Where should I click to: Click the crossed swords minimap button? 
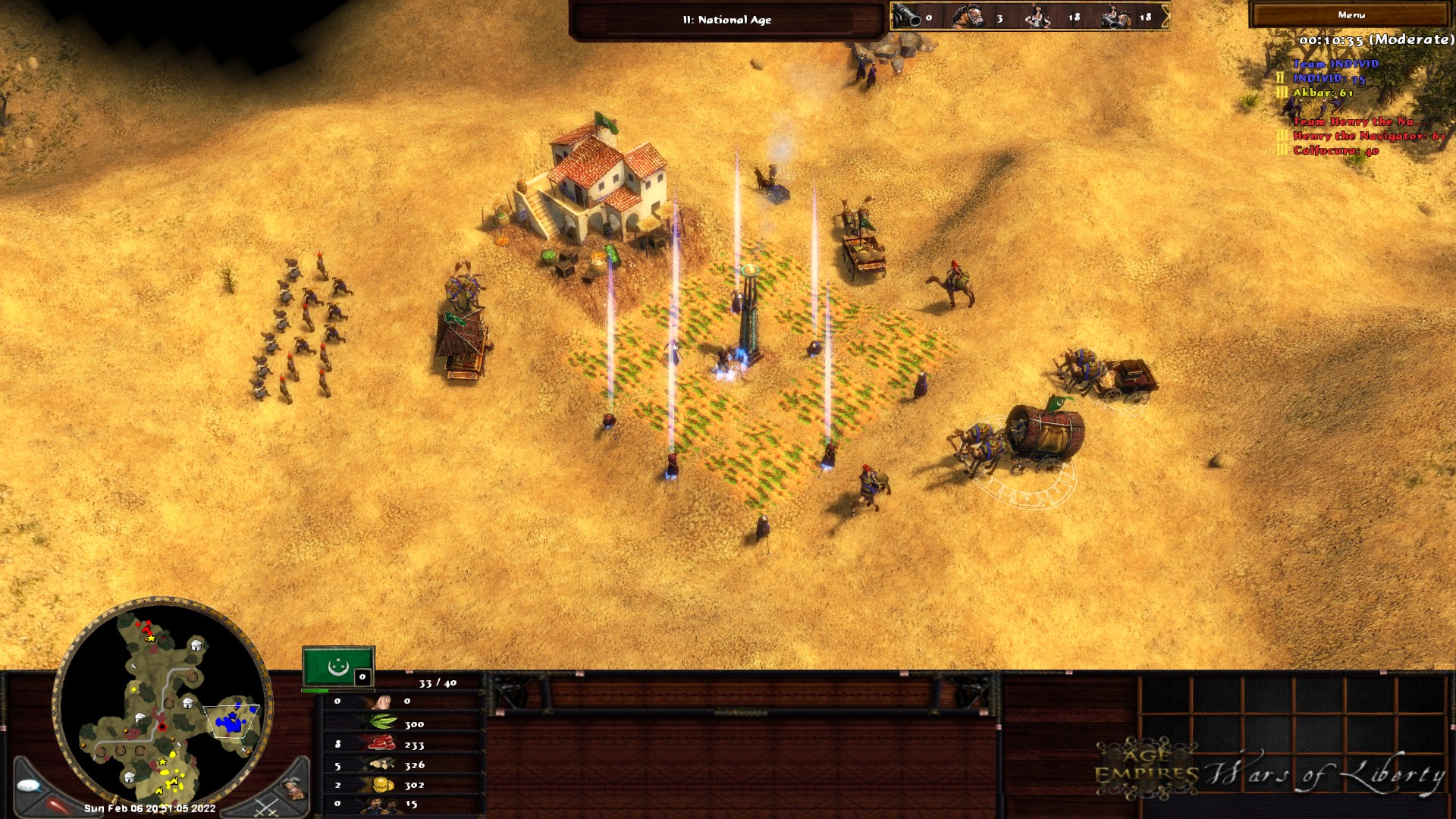tap(266, 807)
